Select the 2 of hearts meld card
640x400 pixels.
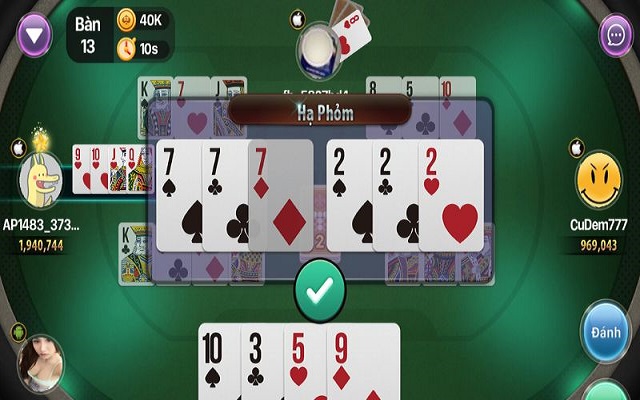coord(452,195)
